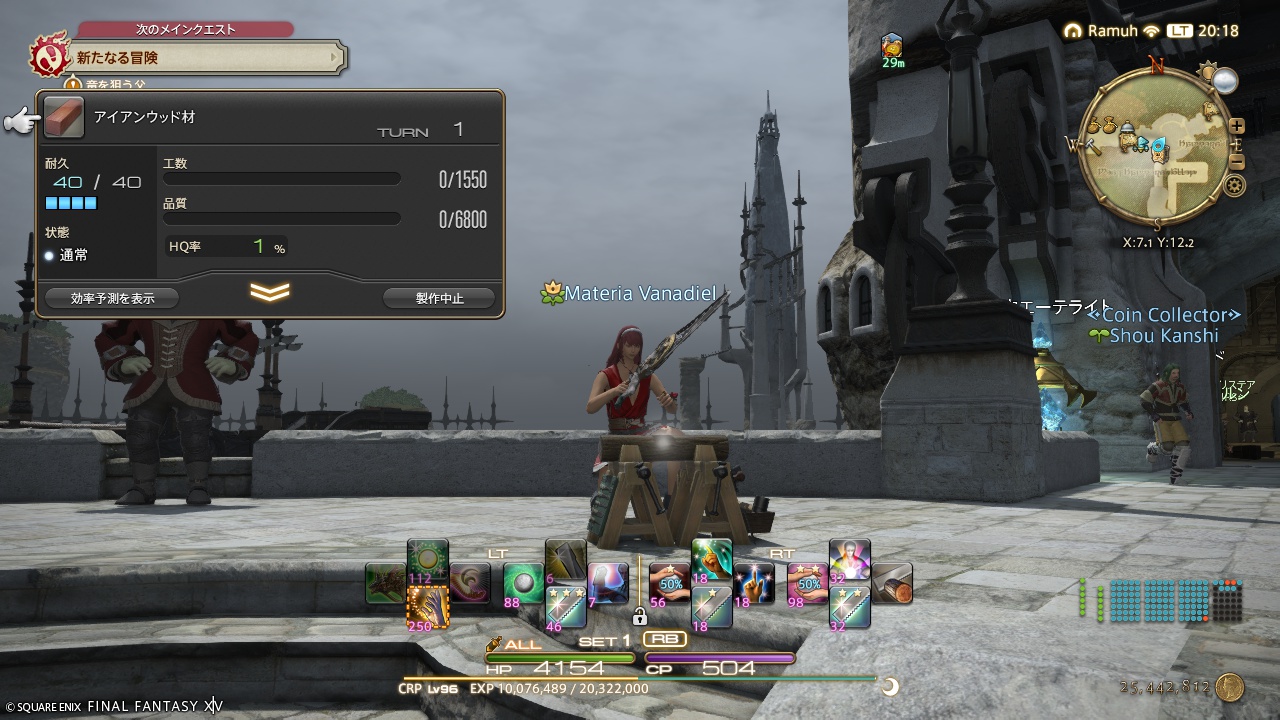The height and width of the screenshot is (720, 1280).
Task: Select the Hasty Touch 50% hand icon
Action: [x=669, y=582]
